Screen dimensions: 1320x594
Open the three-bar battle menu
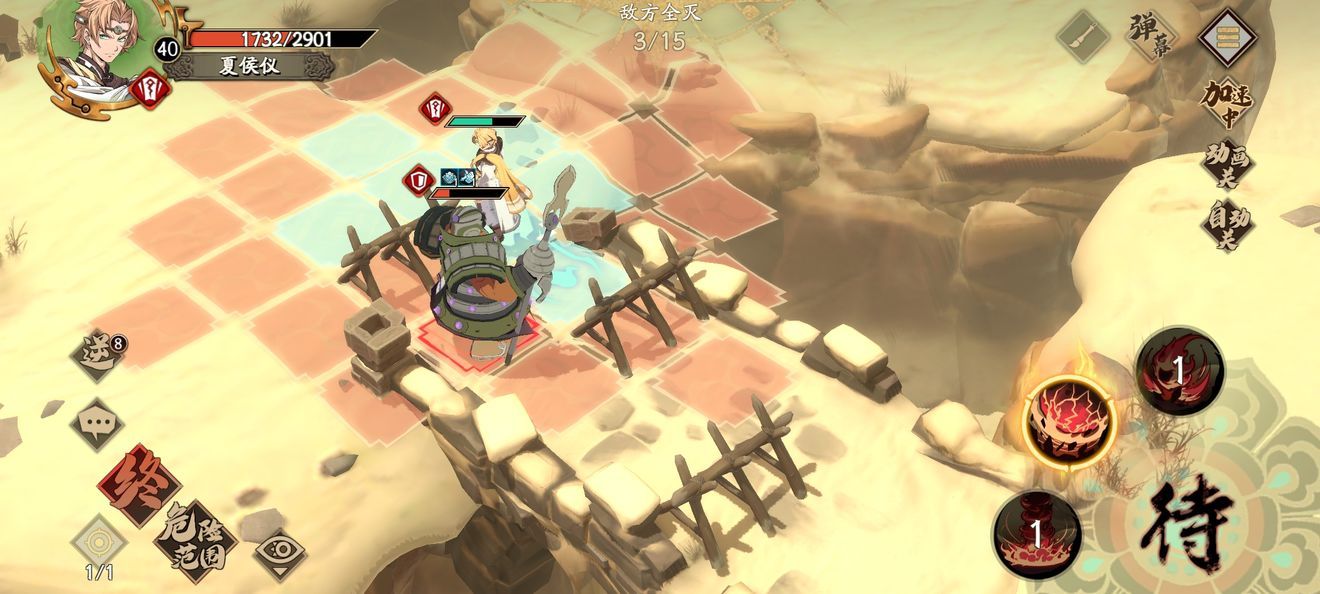(1228, 37)
